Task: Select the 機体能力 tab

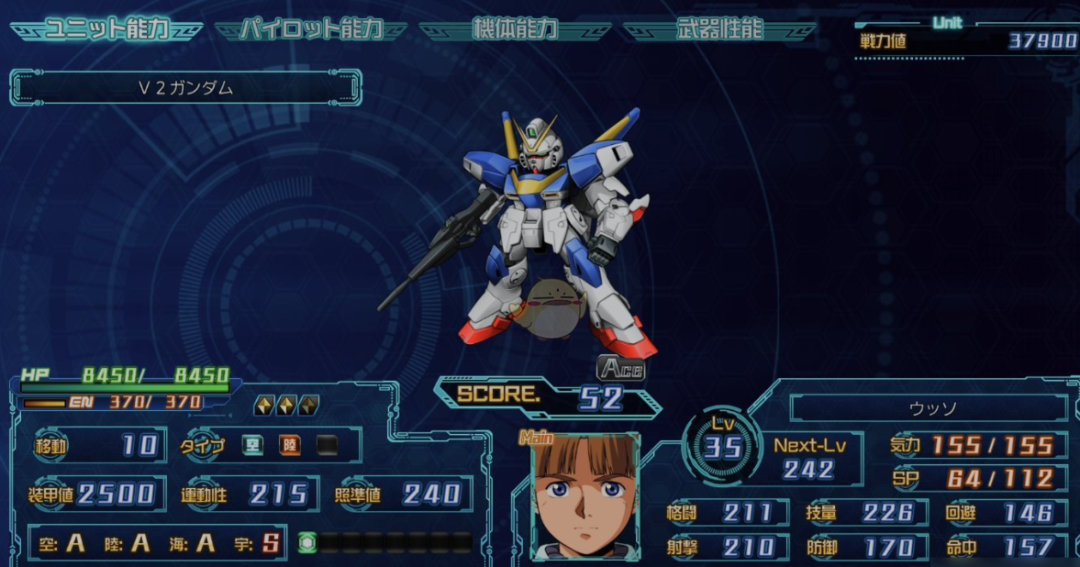Action: pyautogui.click(x=515, y=29)
